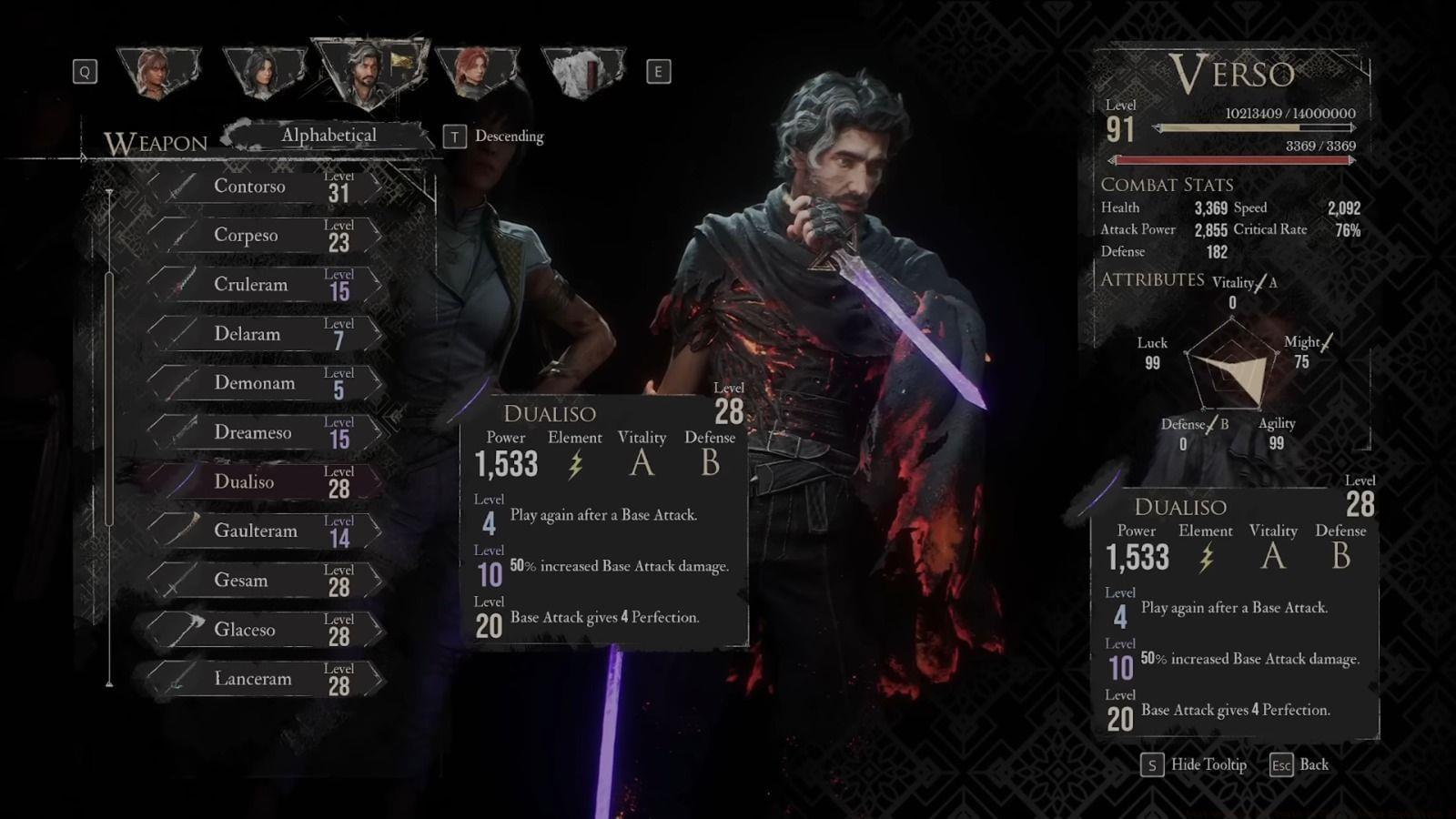
Task: Select Gaulteram in the weapon list
Action: (x=264, y=531)
